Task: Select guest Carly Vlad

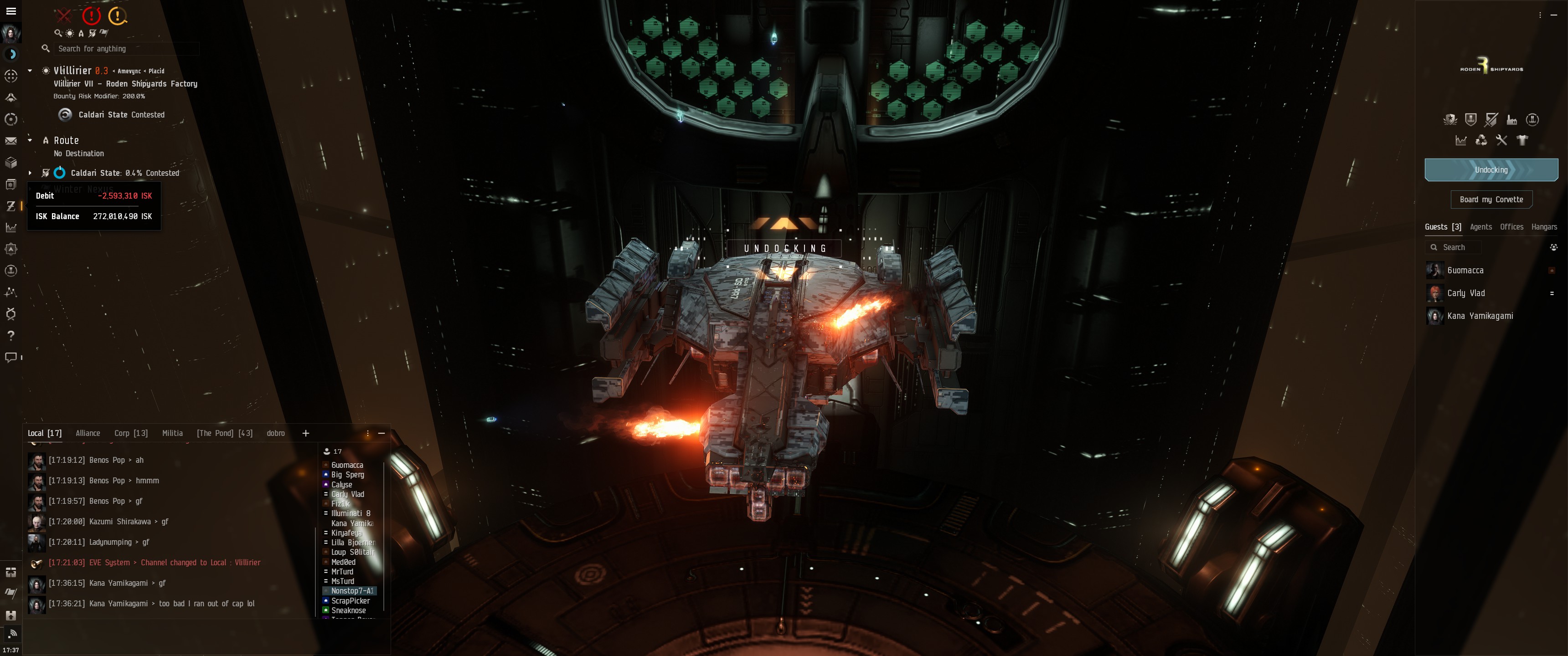Action: click(1466, 293)
